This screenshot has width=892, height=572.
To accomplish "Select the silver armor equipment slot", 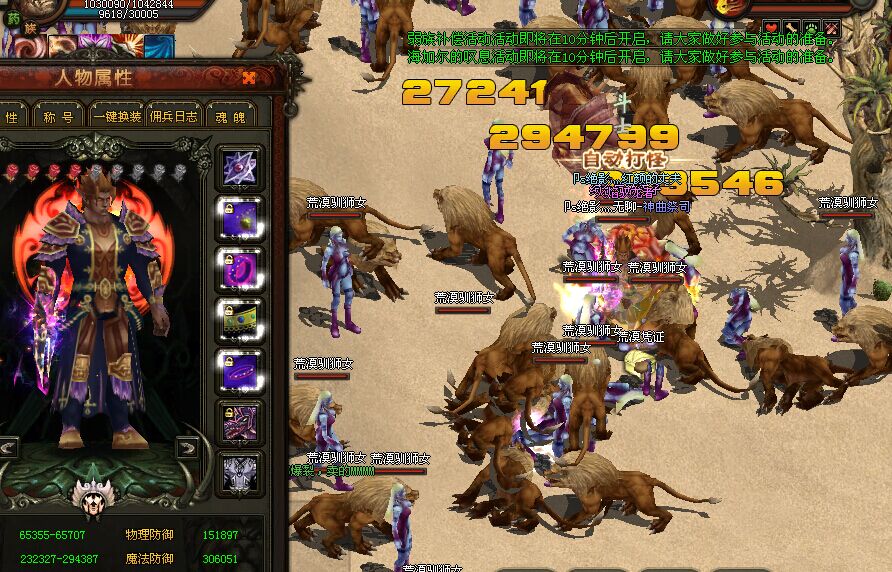I will click(240, 473).
